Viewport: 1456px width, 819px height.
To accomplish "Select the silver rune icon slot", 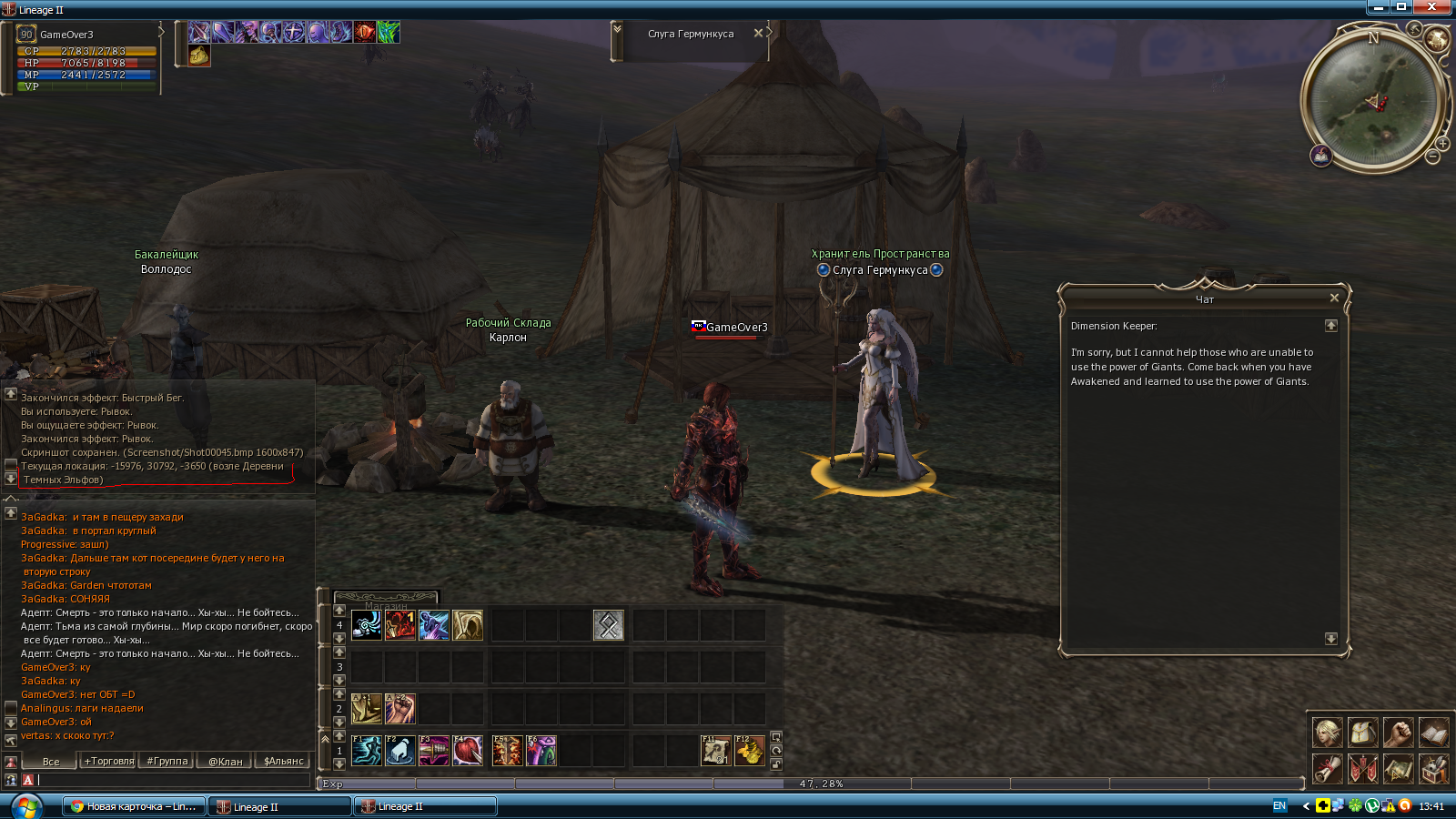I will point(608,624).
